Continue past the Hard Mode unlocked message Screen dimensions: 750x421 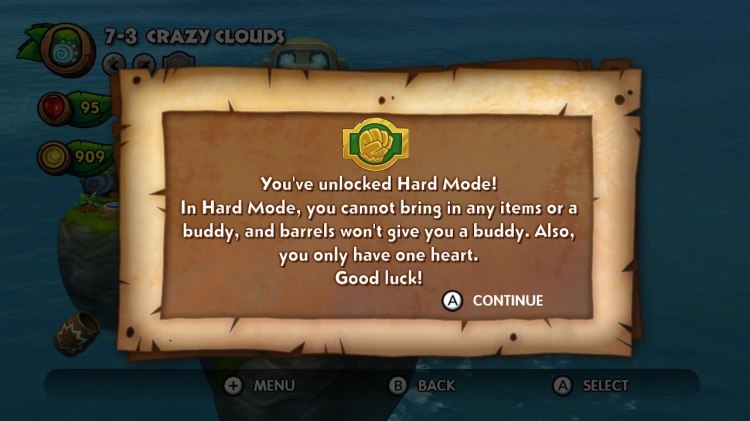click(x=494, y=300)
